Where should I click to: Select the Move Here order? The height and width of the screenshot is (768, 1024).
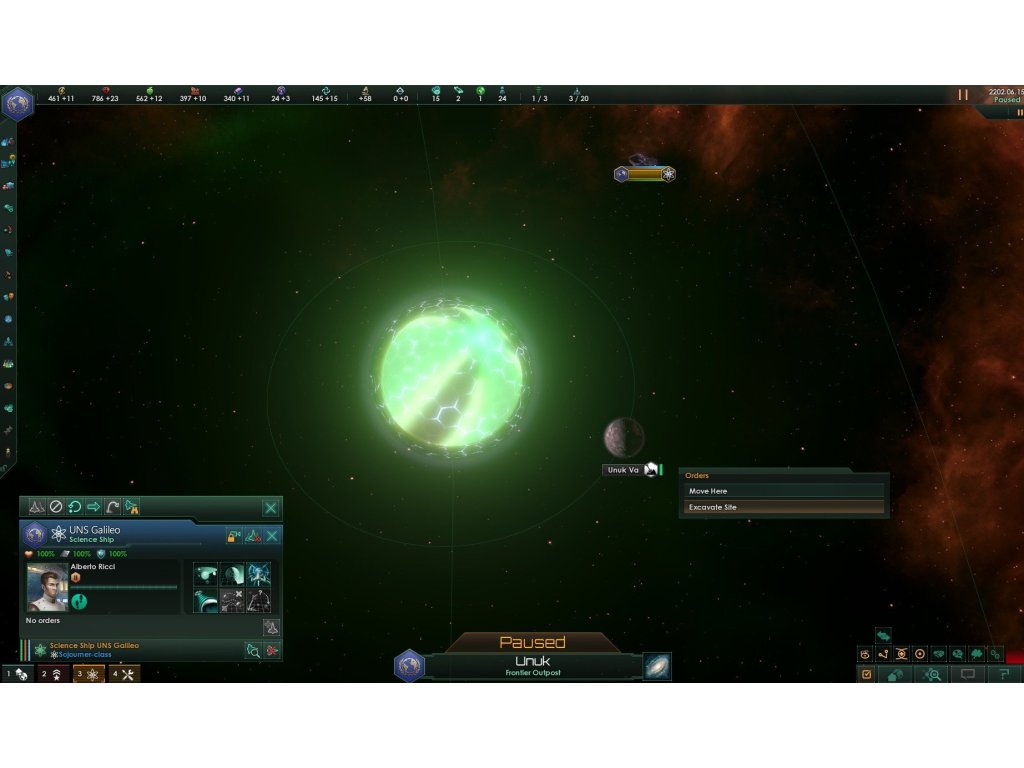784,491
